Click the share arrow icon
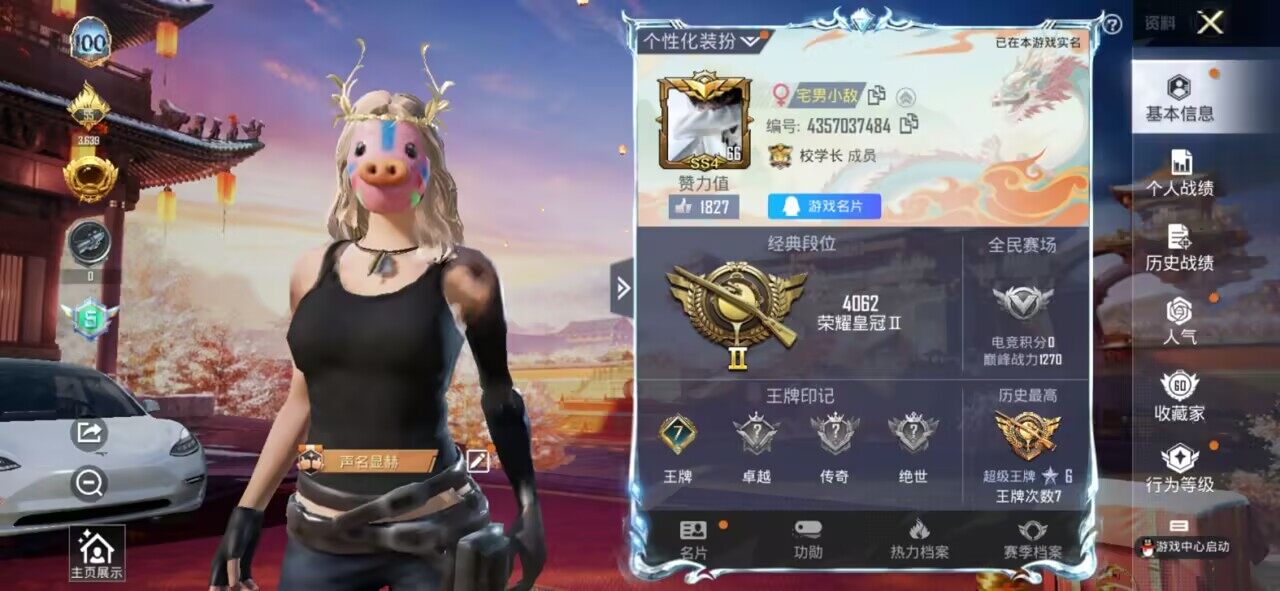The width and height of the screenshot is (1280, 591). coord(89,432)
